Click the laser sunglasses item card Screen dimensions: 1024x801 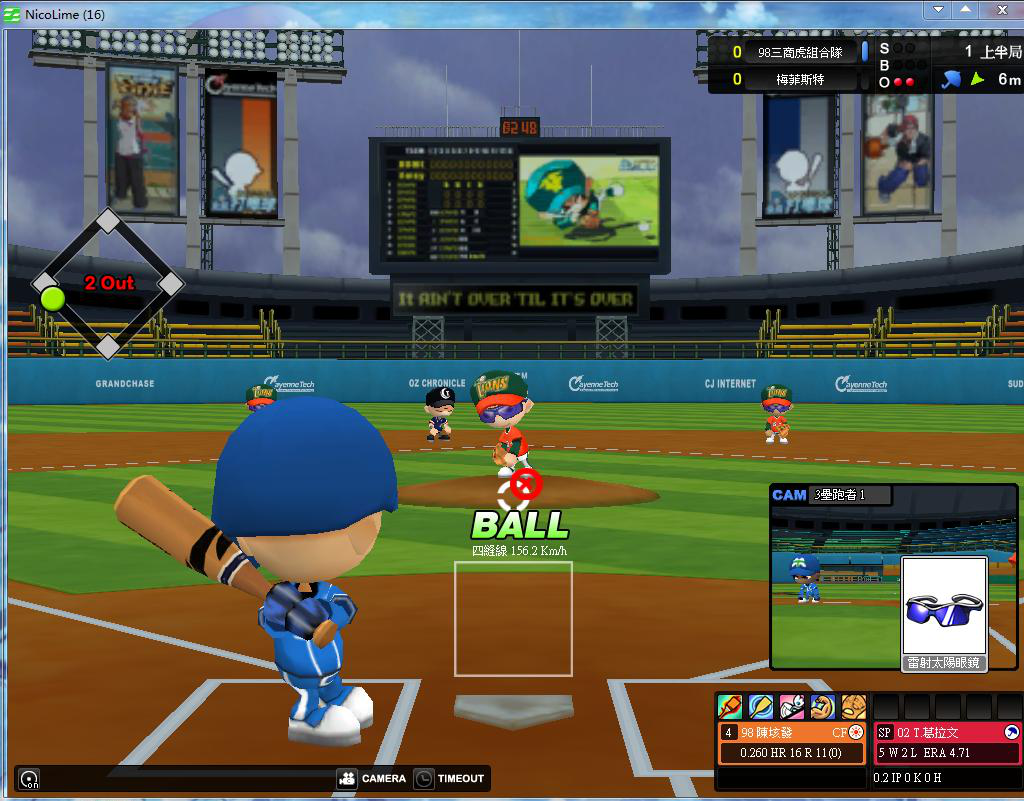pos(944,614)
